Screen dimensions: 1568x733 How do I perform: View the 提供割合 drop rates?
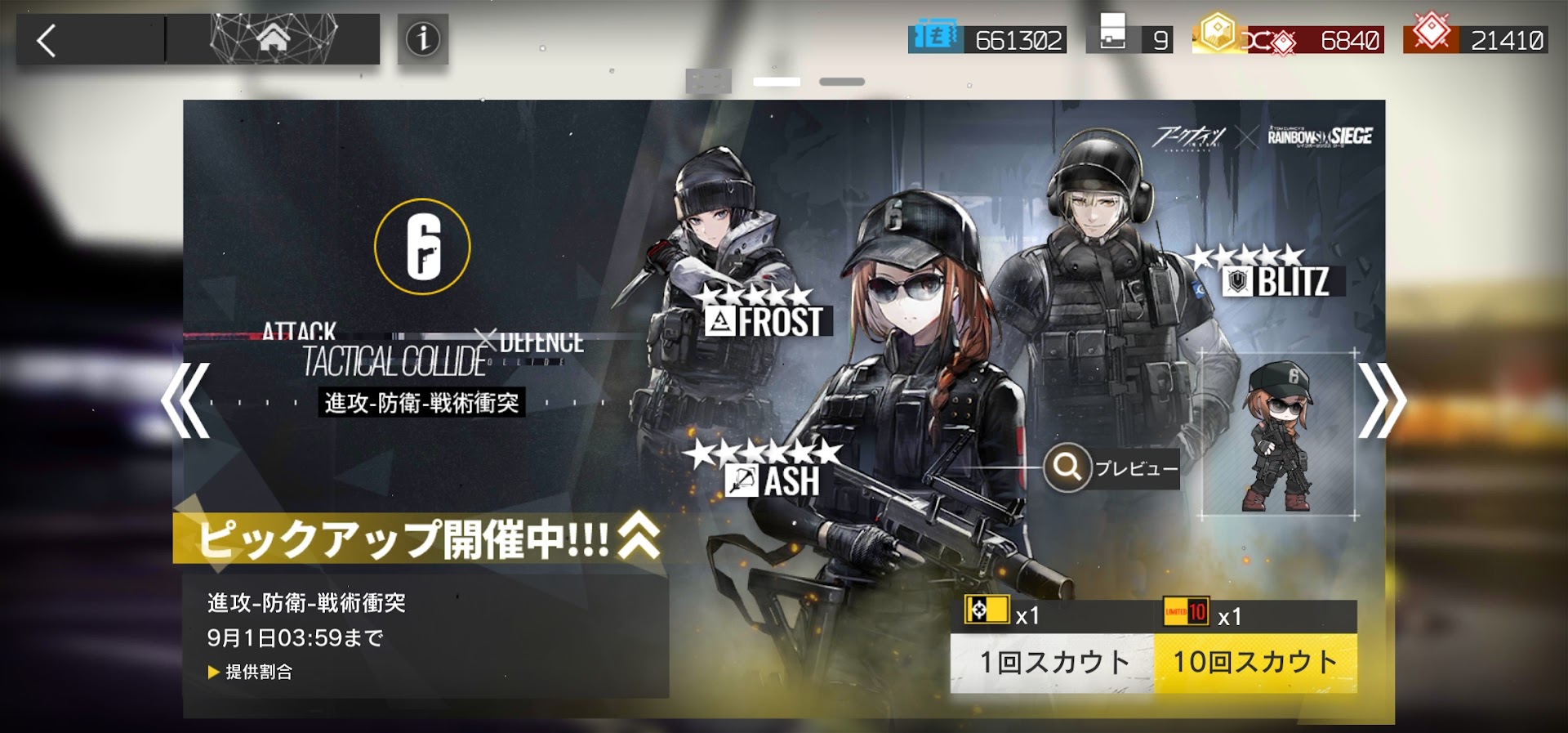(x=251, y=672)
